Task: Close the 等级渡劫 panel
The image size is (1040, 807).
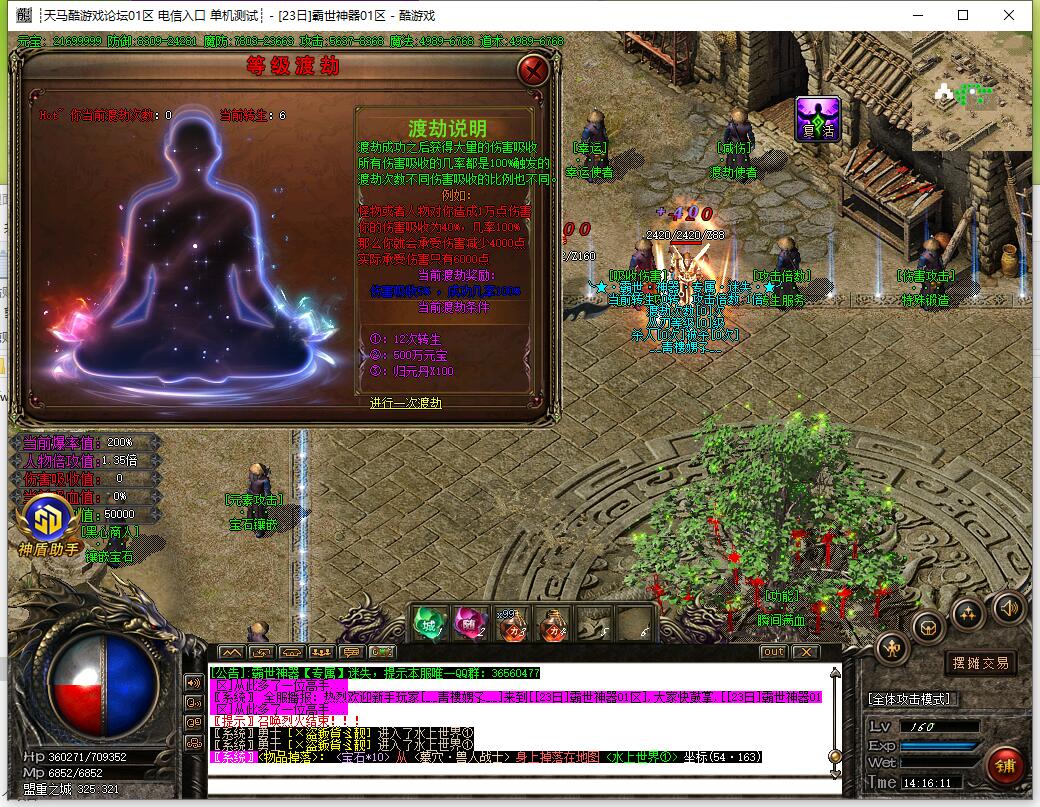Action: pos(534,70)
